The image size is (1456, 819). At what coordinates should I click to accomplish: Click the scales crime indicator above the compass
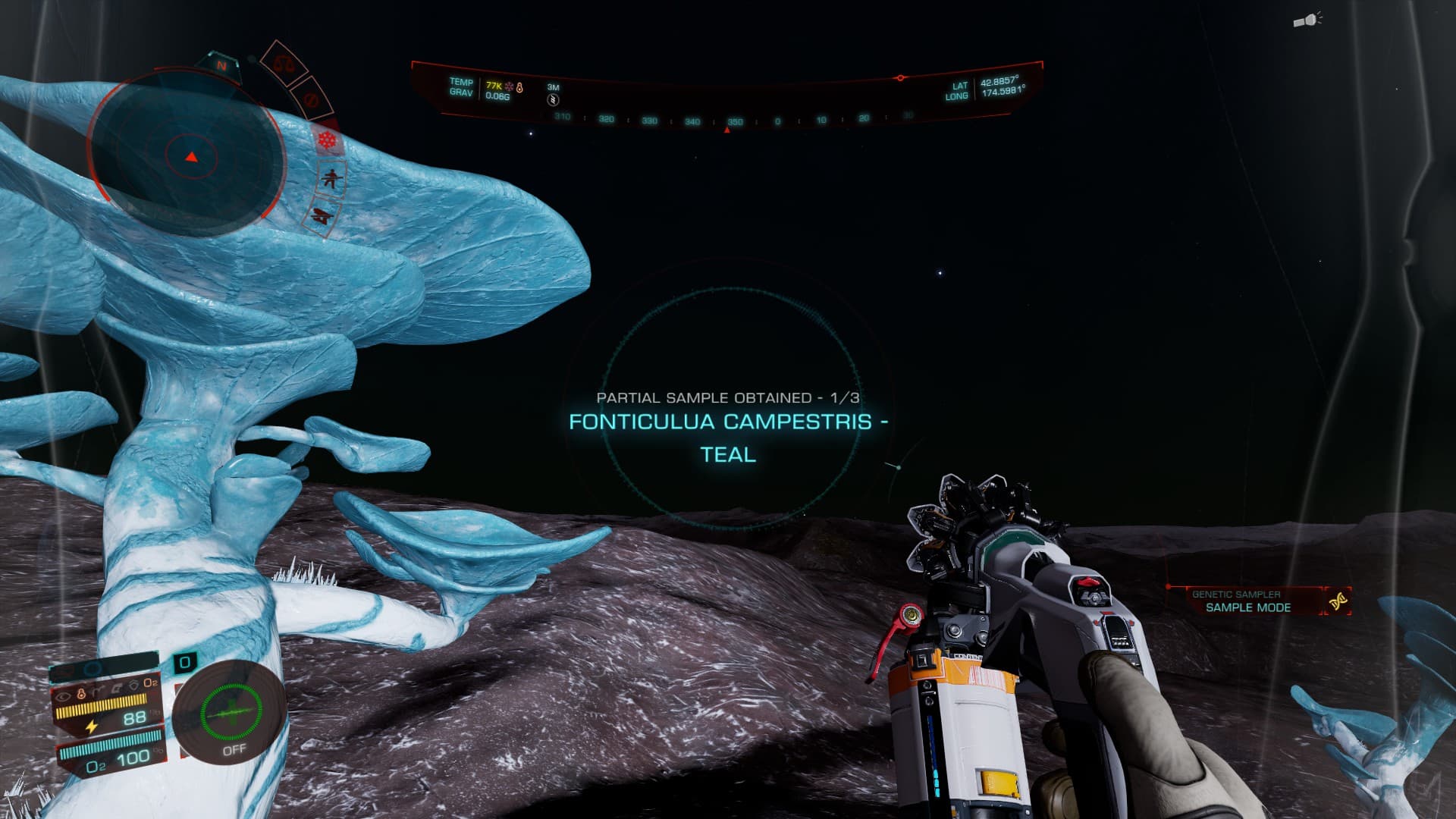point(284,64)
